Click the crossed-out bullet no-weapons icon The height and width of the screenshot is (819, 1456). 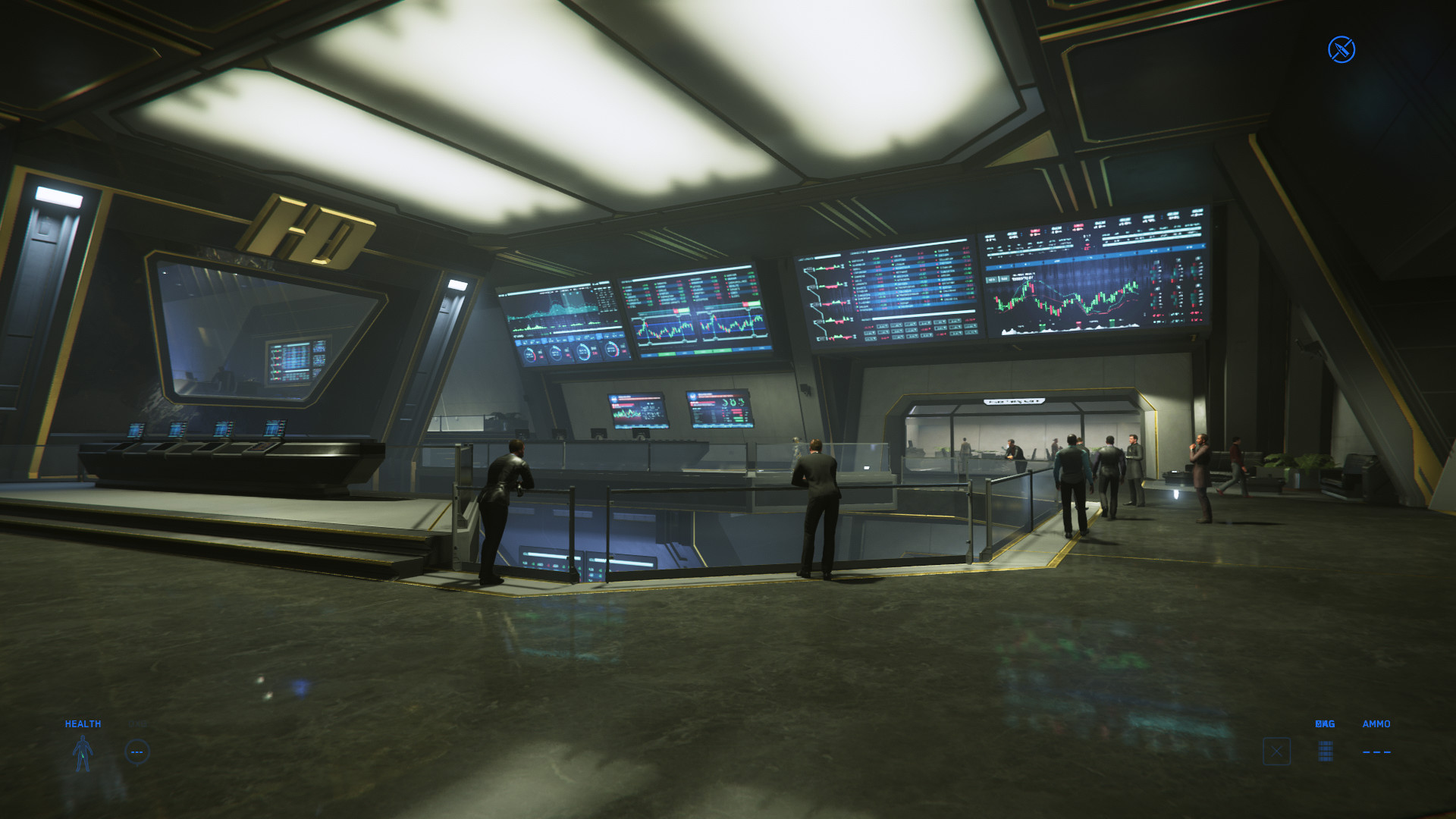point(1341,50)
